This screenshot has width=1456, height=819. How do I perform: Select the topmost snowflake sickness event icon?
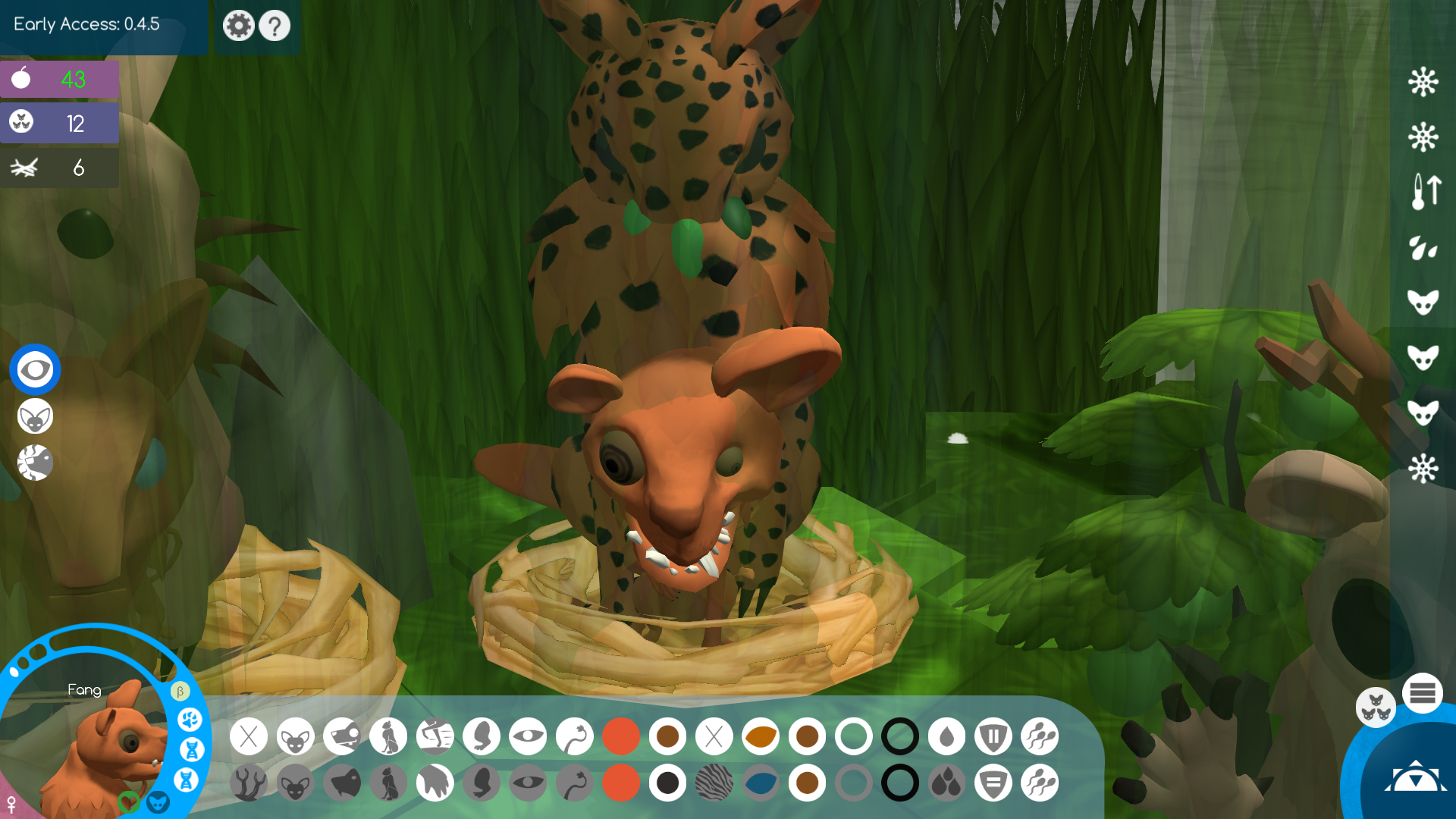click(x=1424, y=81)
